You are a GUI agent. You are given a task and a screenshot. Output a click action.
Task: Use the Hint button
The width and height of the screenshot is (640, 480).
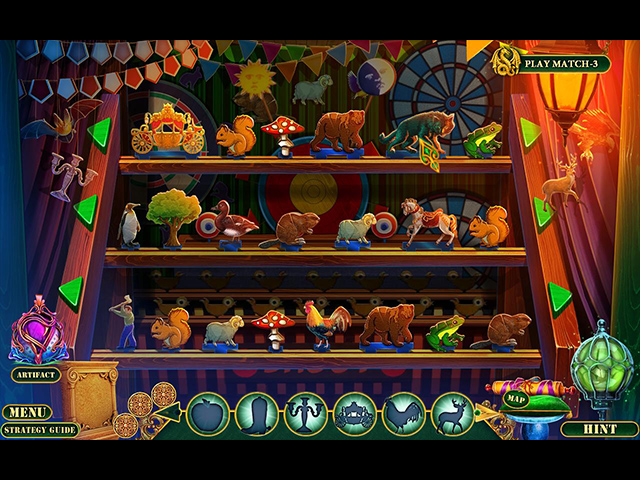coord(599,429)
